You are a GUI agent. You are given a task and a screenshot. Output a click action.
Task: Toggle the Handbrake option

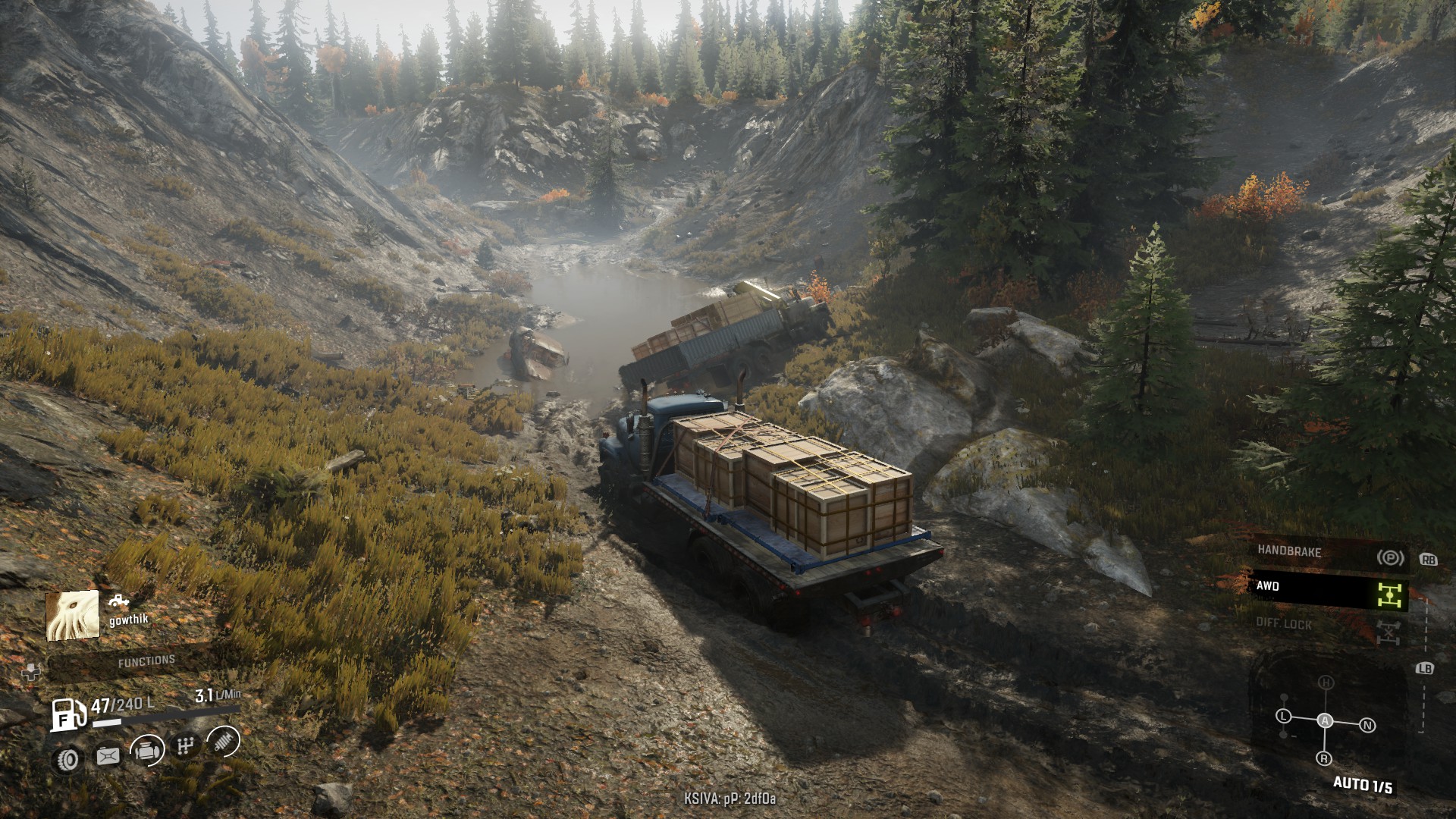[1327, 554]
